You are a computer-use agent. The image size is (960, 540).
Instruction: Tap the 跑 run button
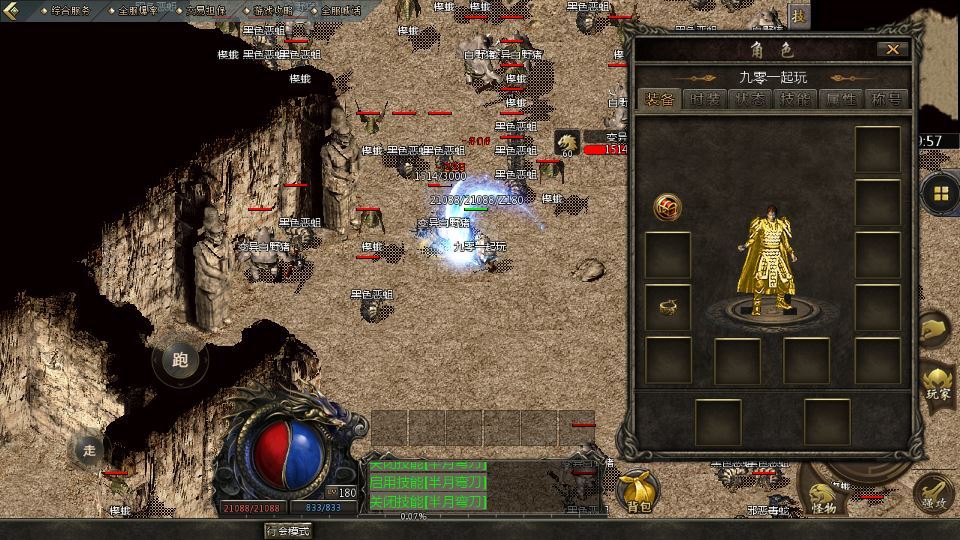180,361
